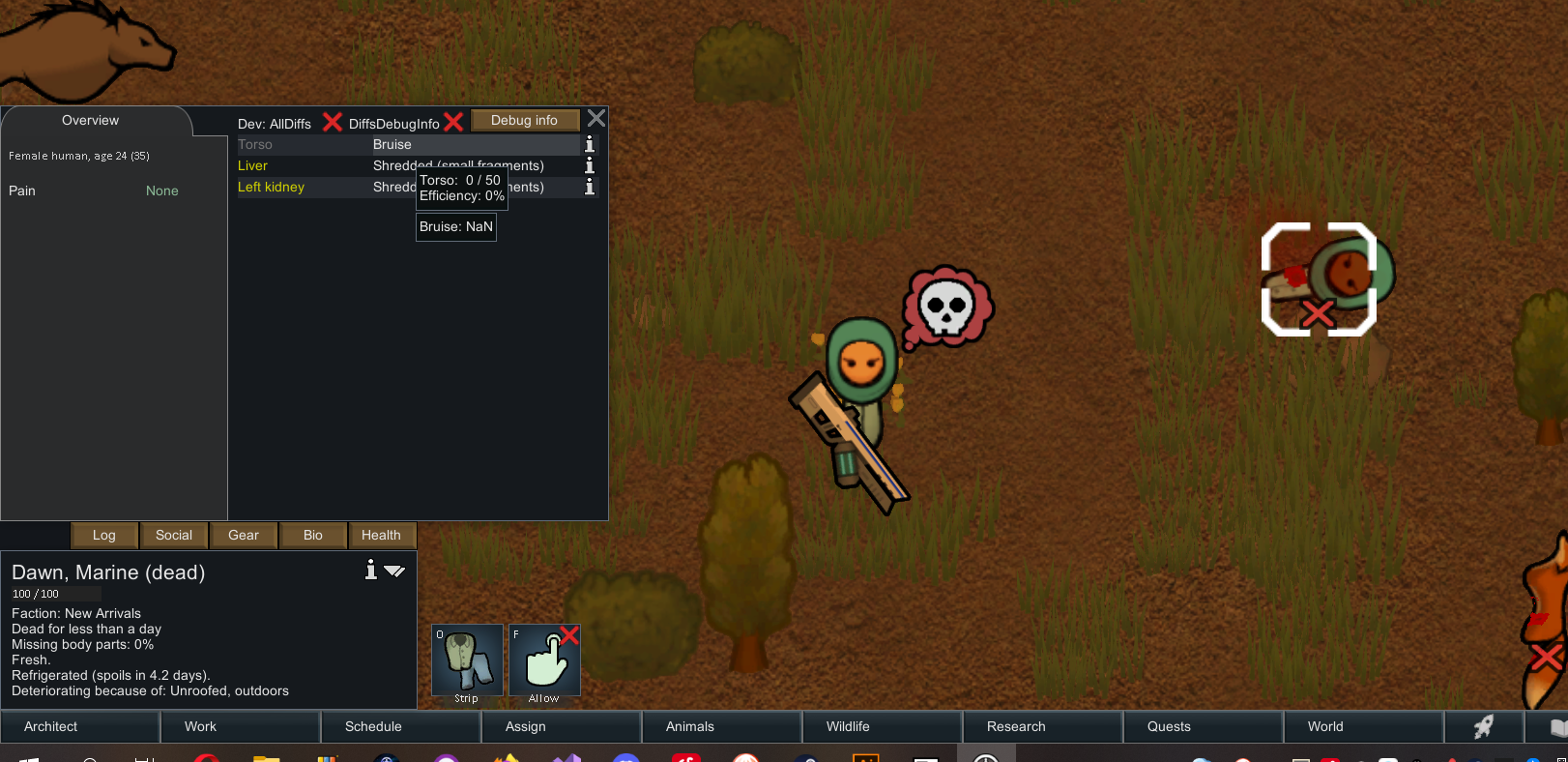Select the Strip command icon

coord(466,660)
